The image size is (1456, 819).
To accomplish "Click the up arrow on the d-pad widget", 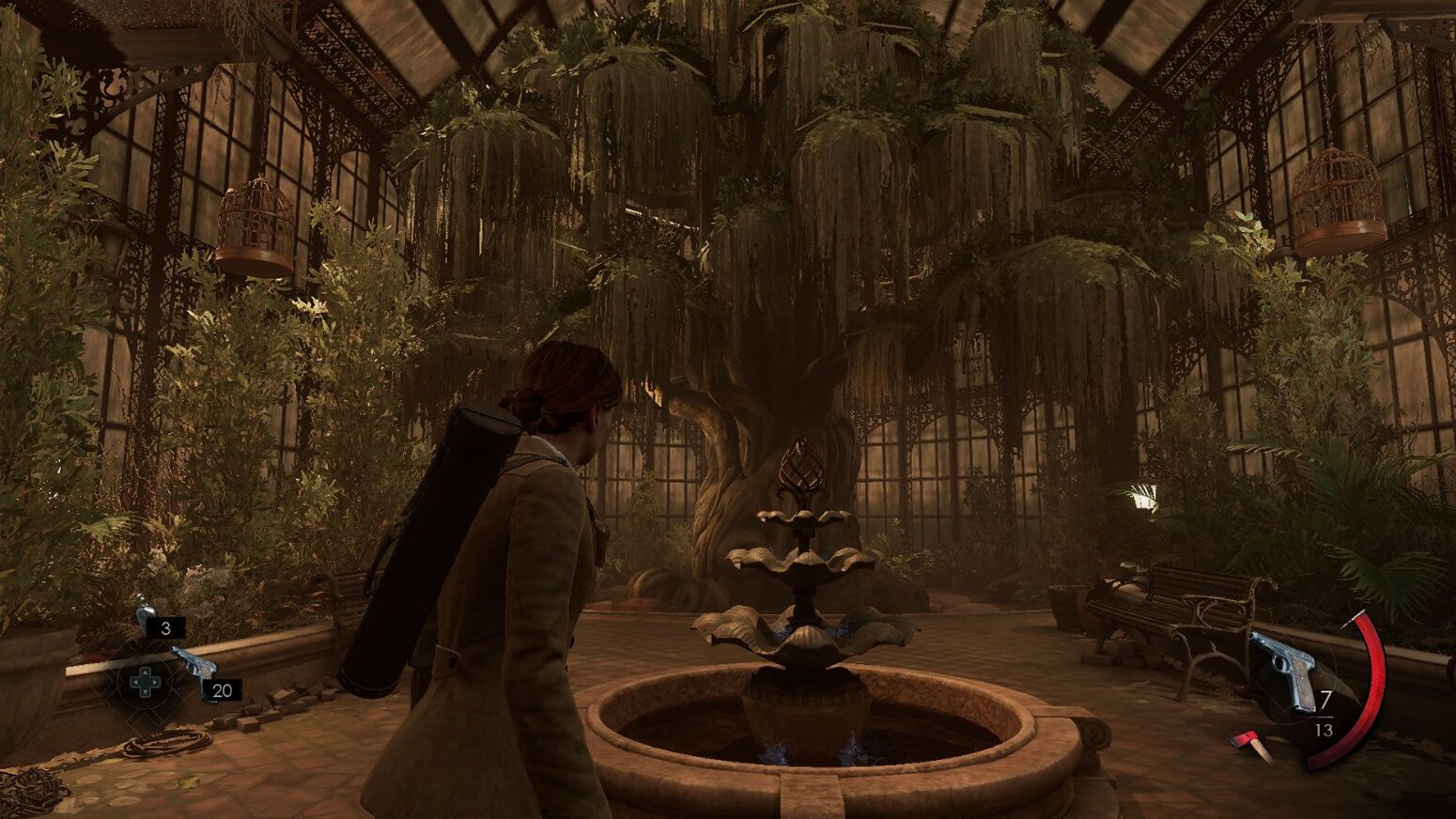I will tap(146, 672).
